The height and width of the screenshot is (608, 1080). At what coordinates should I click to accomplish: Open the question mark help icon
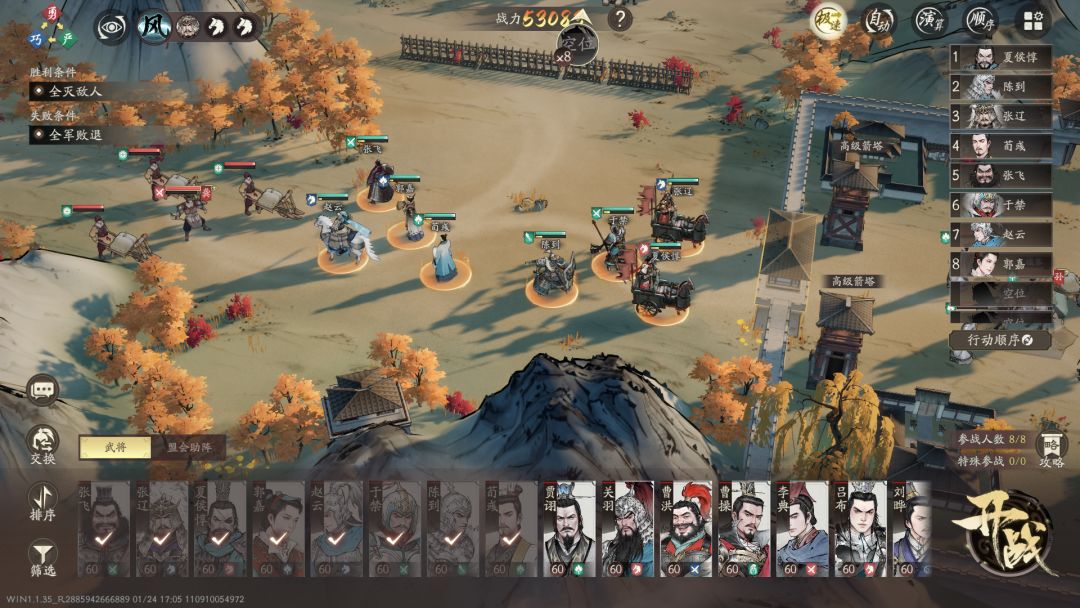(x=620, y=18)
